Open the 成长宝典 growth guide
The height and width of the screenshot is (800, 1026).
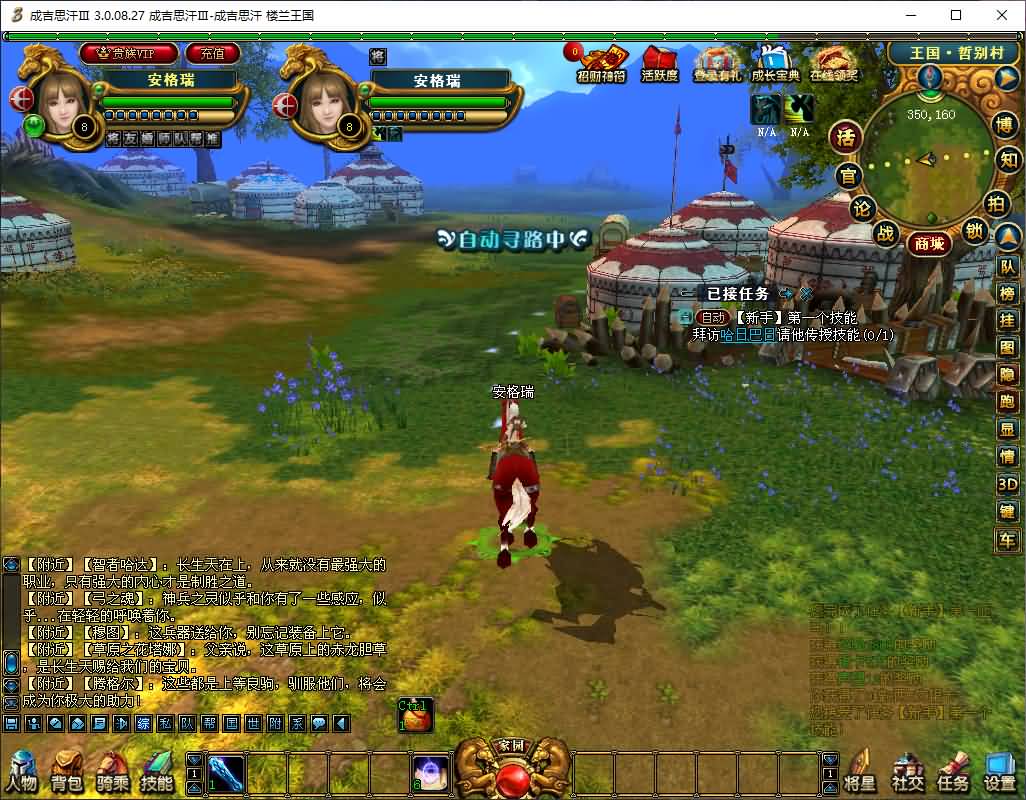[x=774, y=63]
